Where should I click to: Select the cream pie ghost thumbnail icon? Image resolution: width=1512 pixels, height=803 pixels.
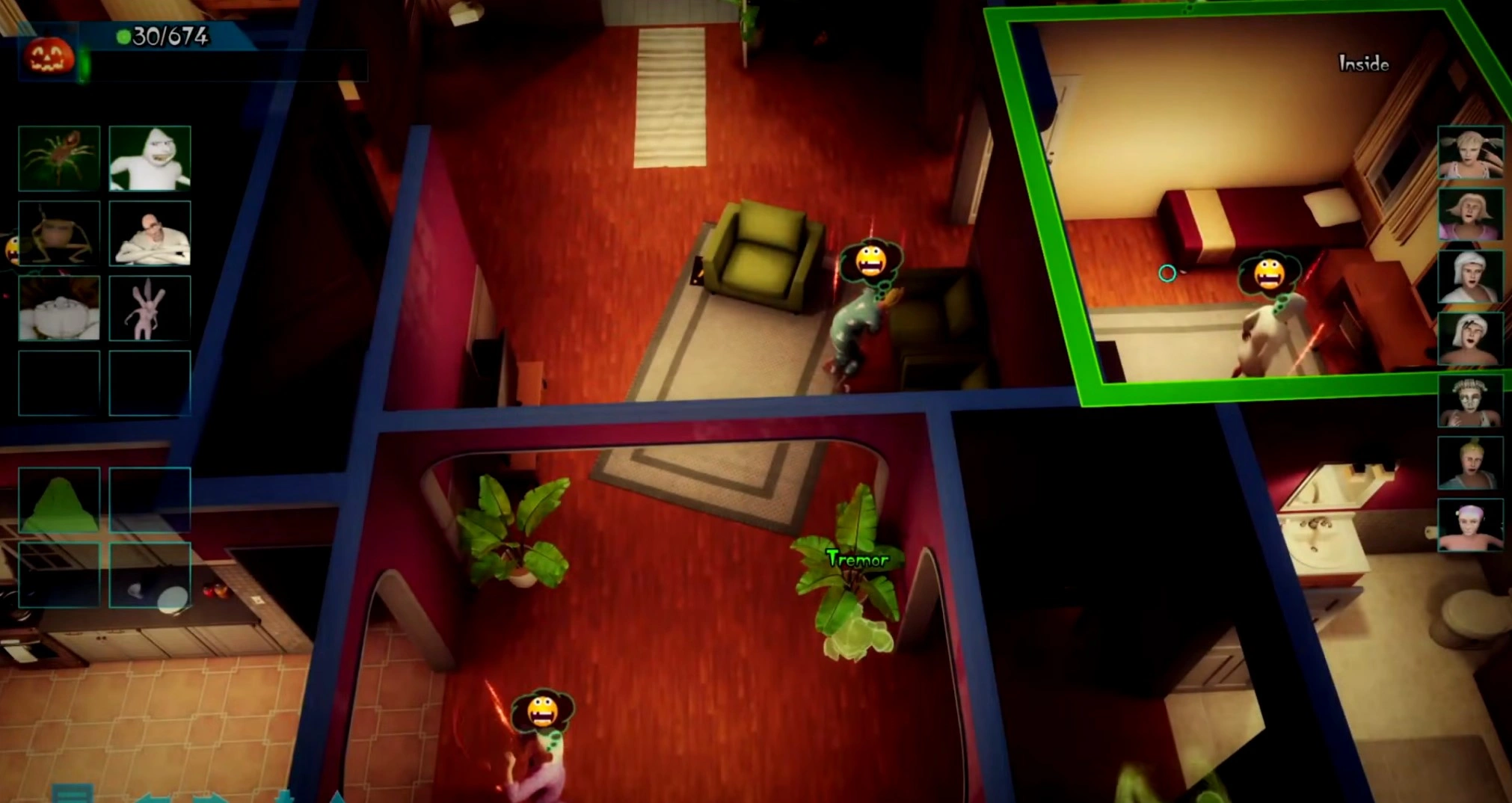[x=59, y=307]
